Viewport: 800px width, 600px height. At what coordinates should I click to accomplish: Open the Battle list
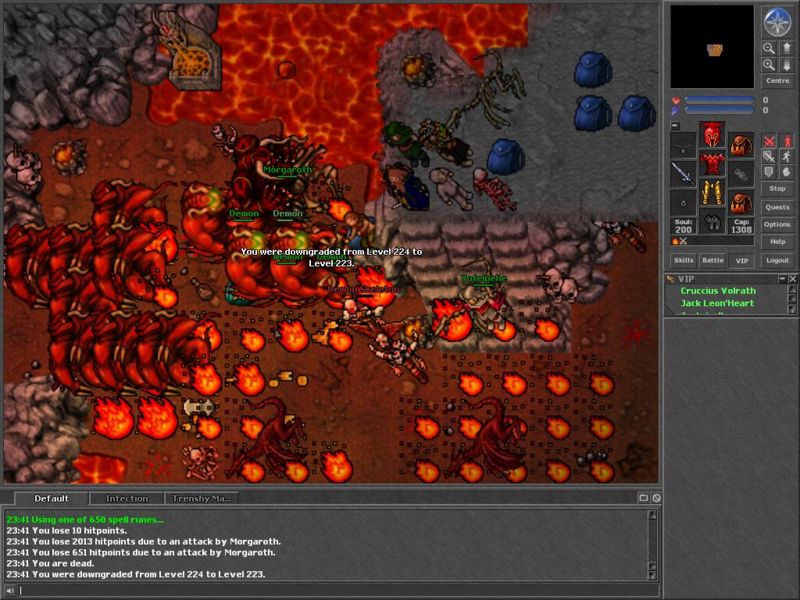[712, 260]
